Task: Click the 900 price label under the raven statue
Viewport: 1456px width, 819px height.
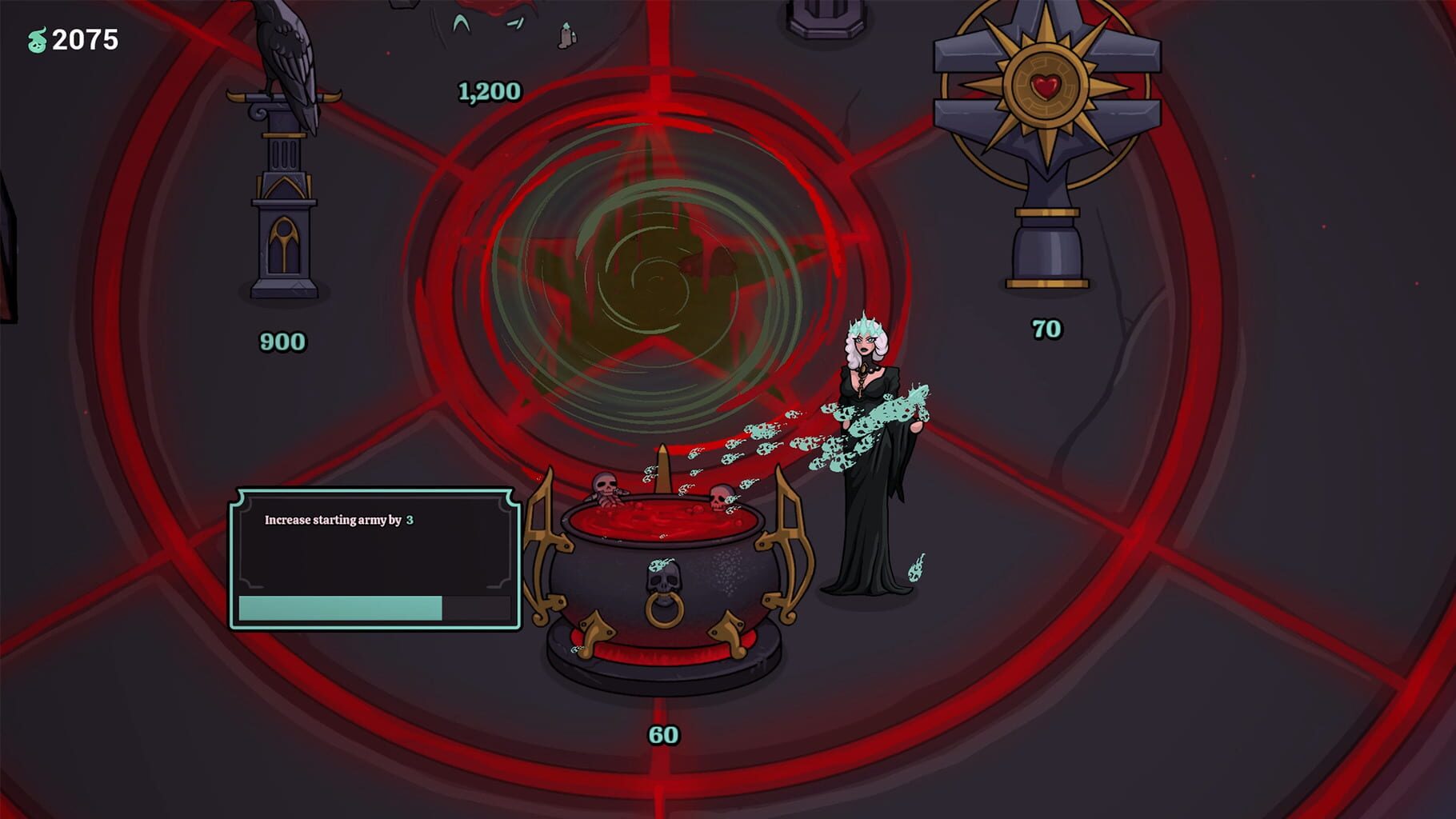Action: pyautogui.click(x=281, y=342)
